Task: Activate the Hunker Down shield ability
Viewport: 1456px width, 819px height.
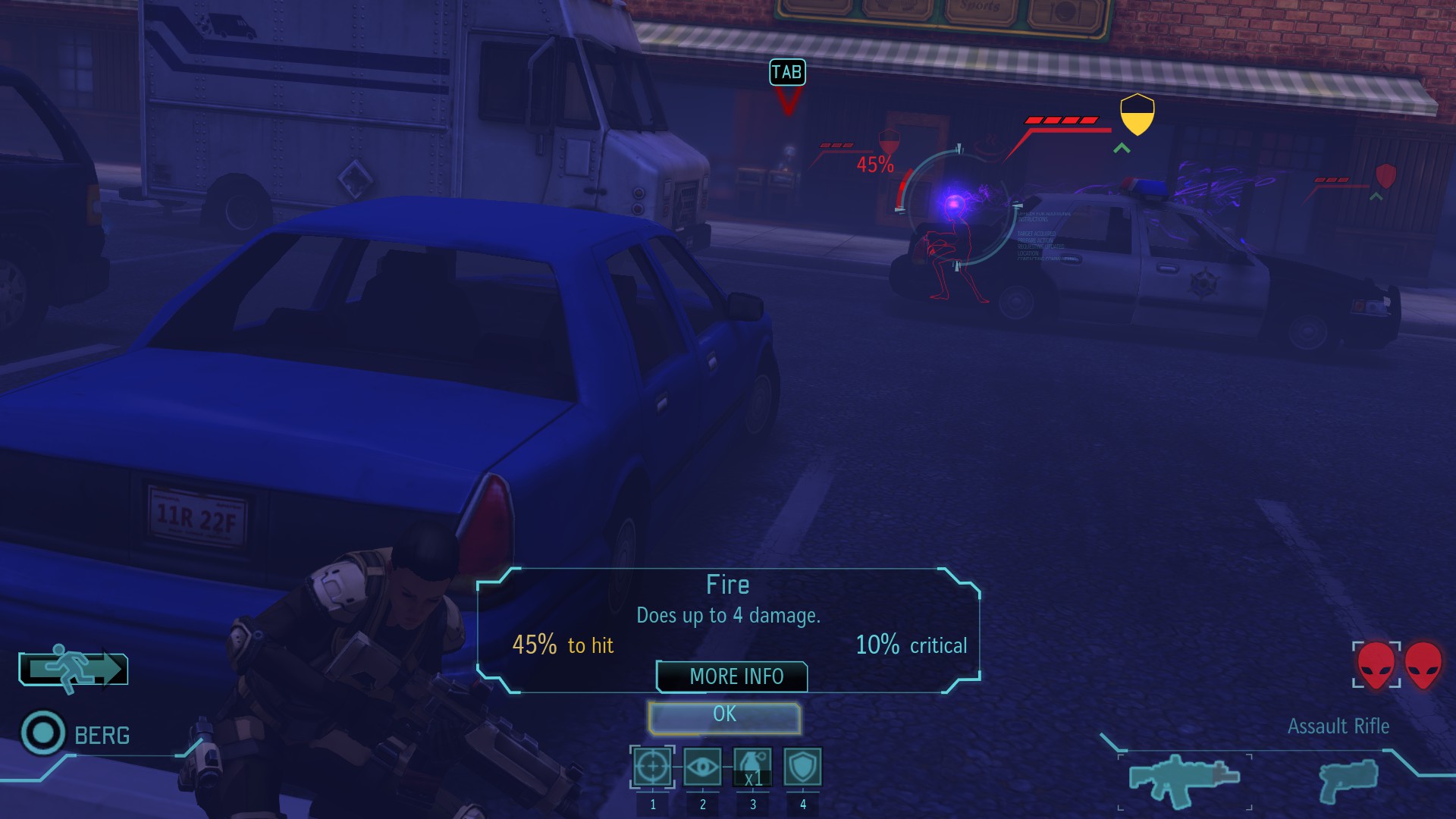Action: click(x=802, y=767)
